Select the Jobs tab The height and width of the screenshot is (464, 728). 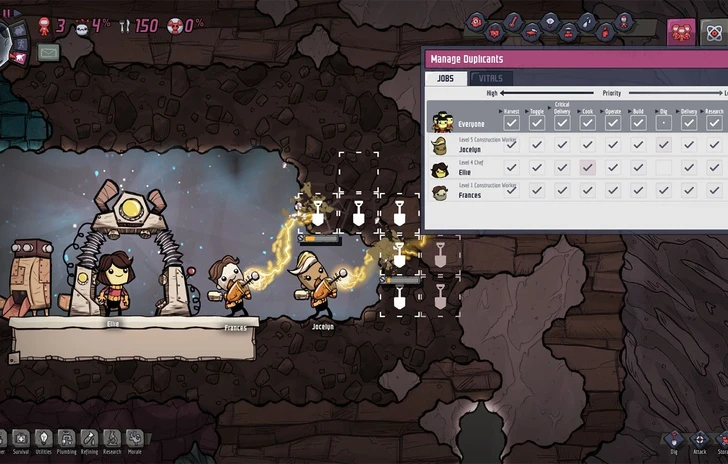click(446, 78)
